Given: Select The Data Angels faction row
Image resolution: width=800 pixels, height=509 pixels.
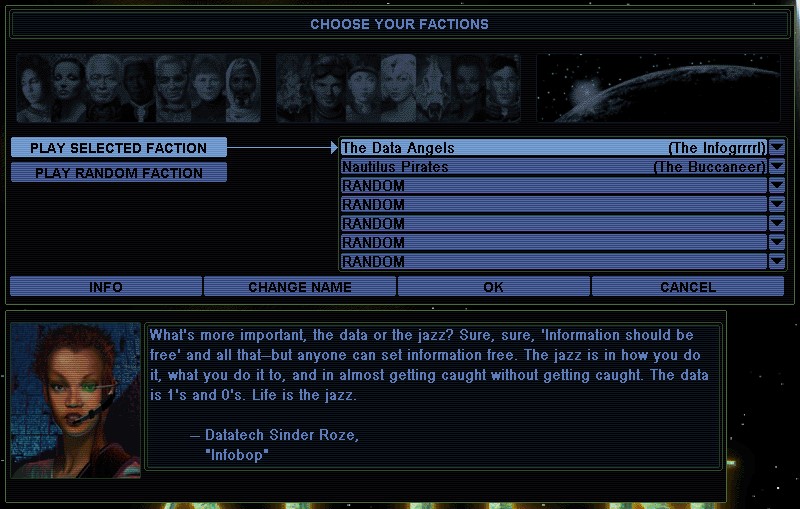Looking at the screenshot, I should pyautogui.click(x=553, y=148).
